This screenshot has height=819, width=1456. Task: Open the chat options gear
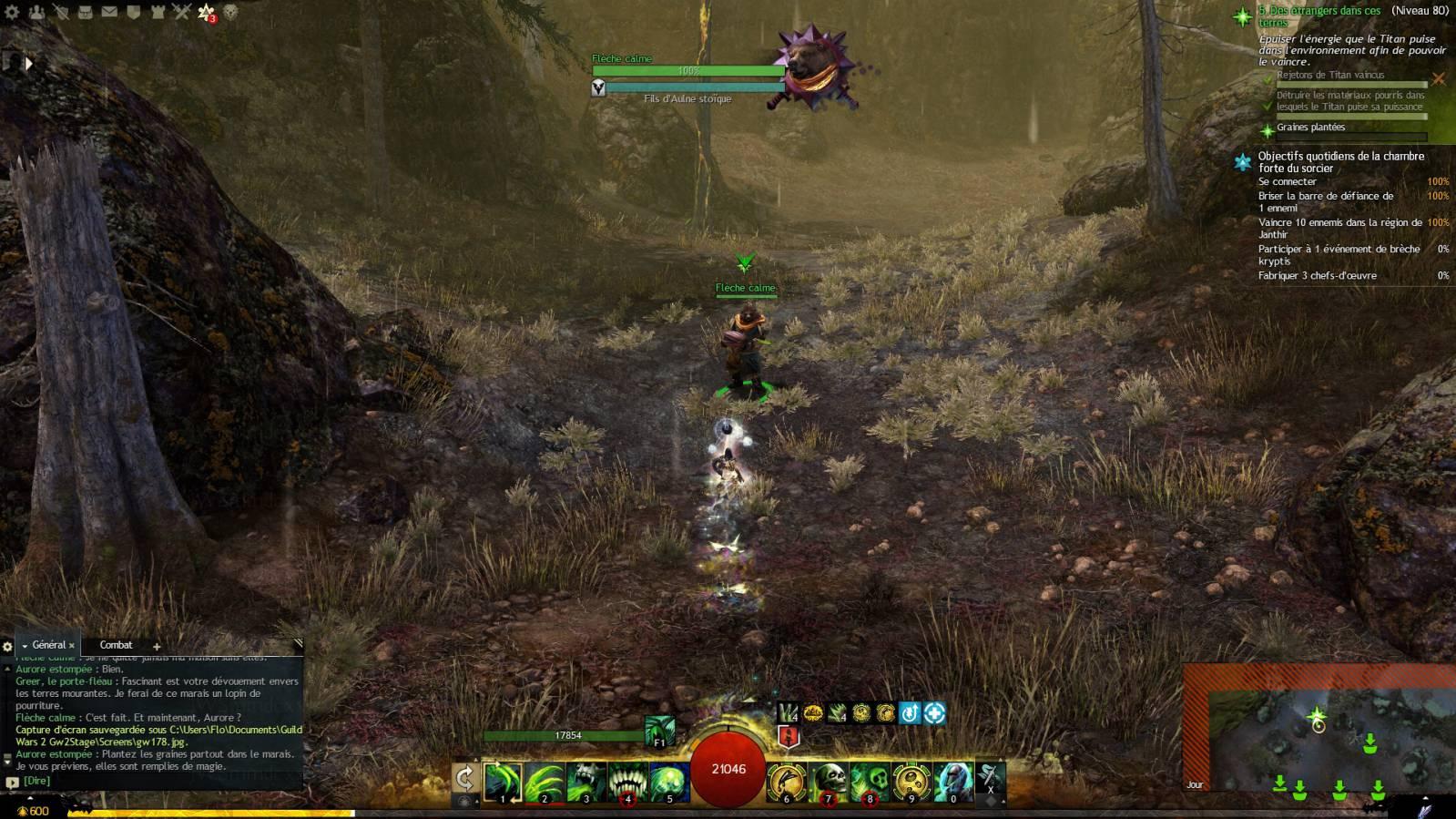click(8, 646)
